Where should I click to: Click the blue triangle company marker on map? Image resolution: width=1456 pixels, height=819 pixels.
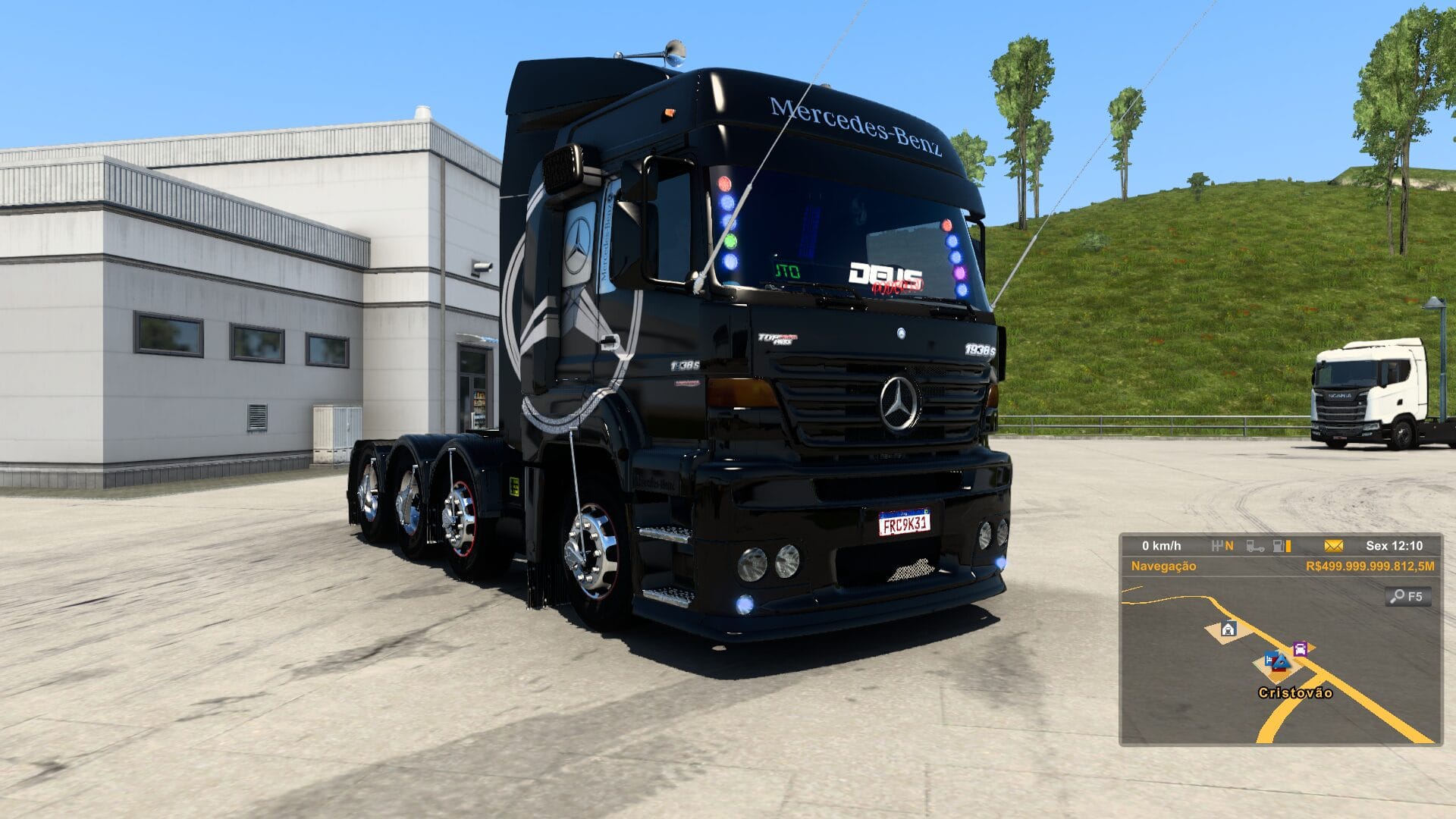click(1282, 661)
